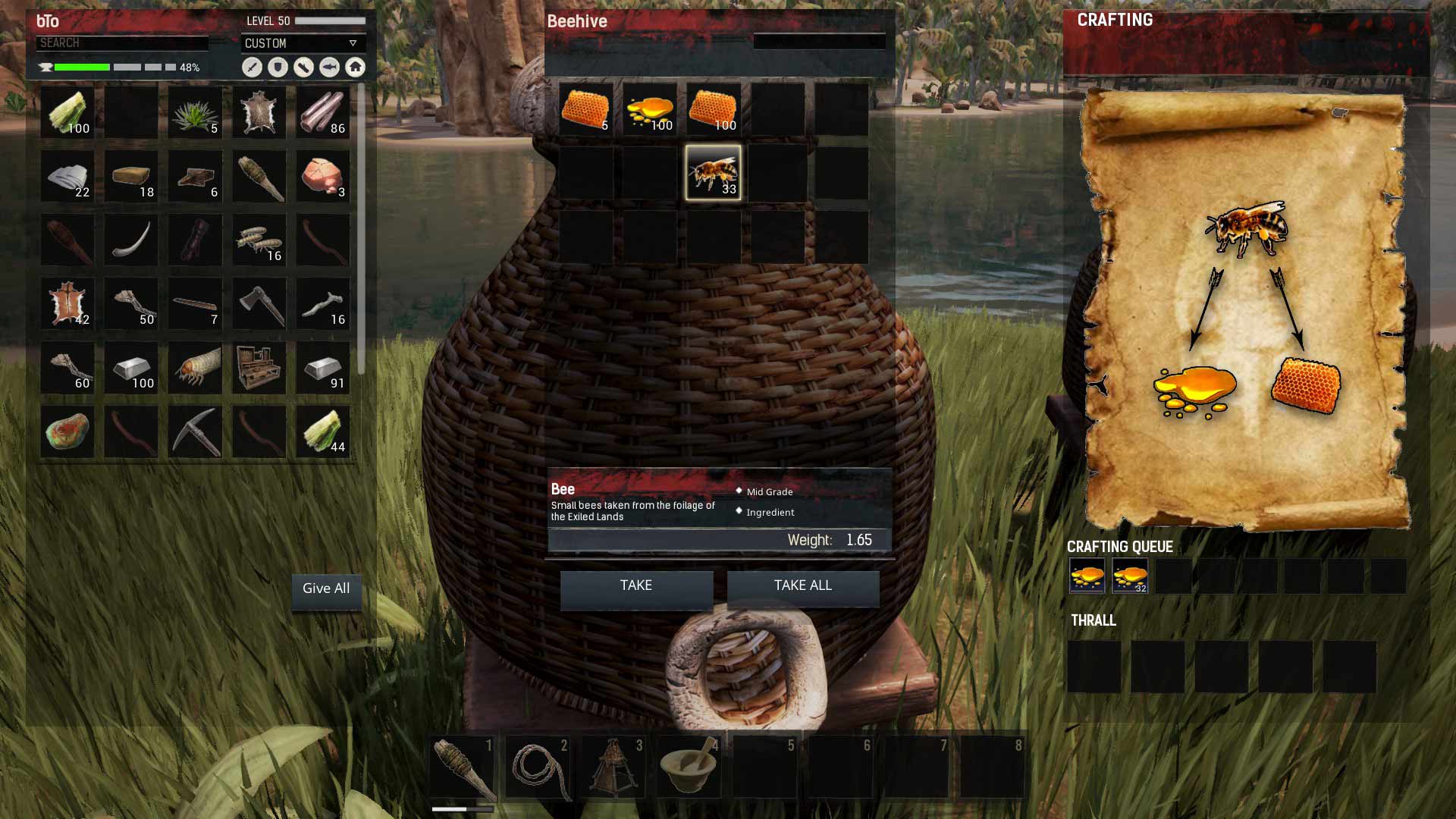Select the honey stack in the beehive
The width and height of the screenshot is (1456, 819).
coord(649,110)
